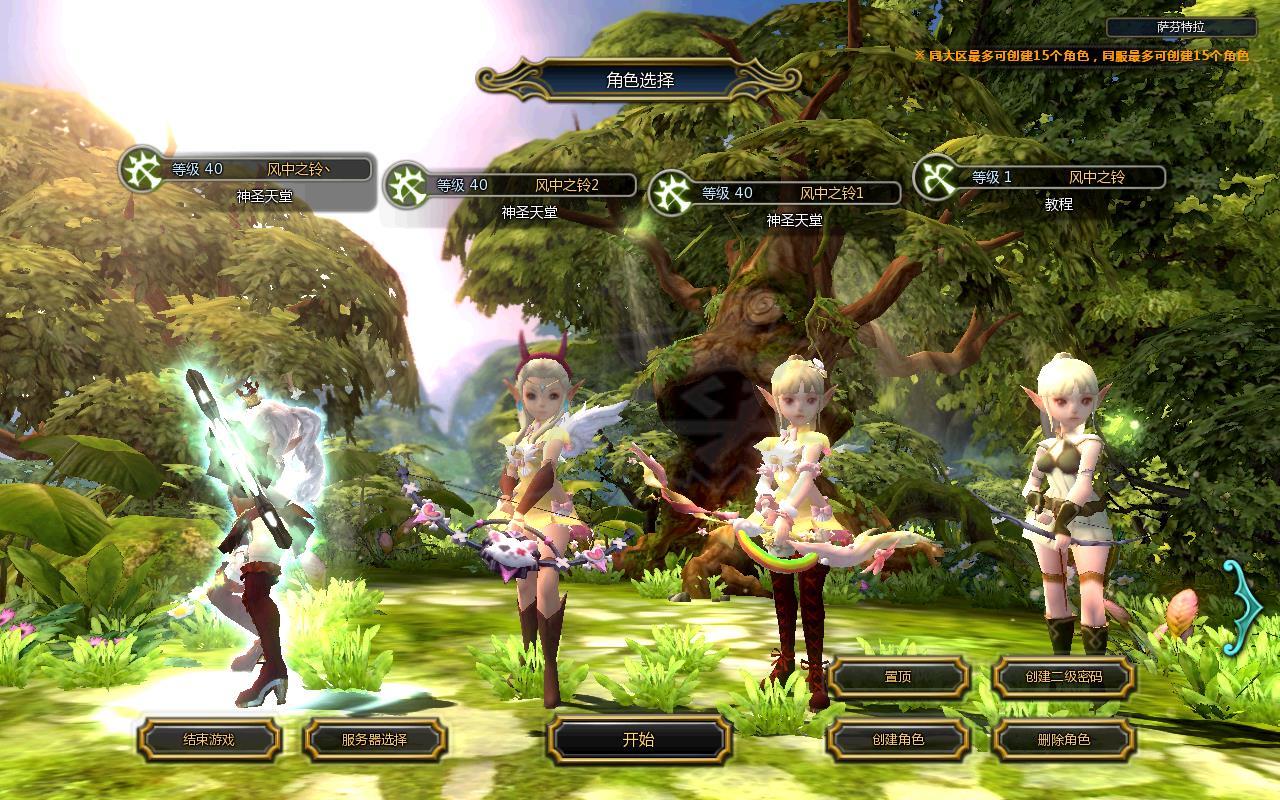Select the character plate 风中之铃丶 level 40
Viewport: 1280px width, 800px height.
click(x=248, y=170)
